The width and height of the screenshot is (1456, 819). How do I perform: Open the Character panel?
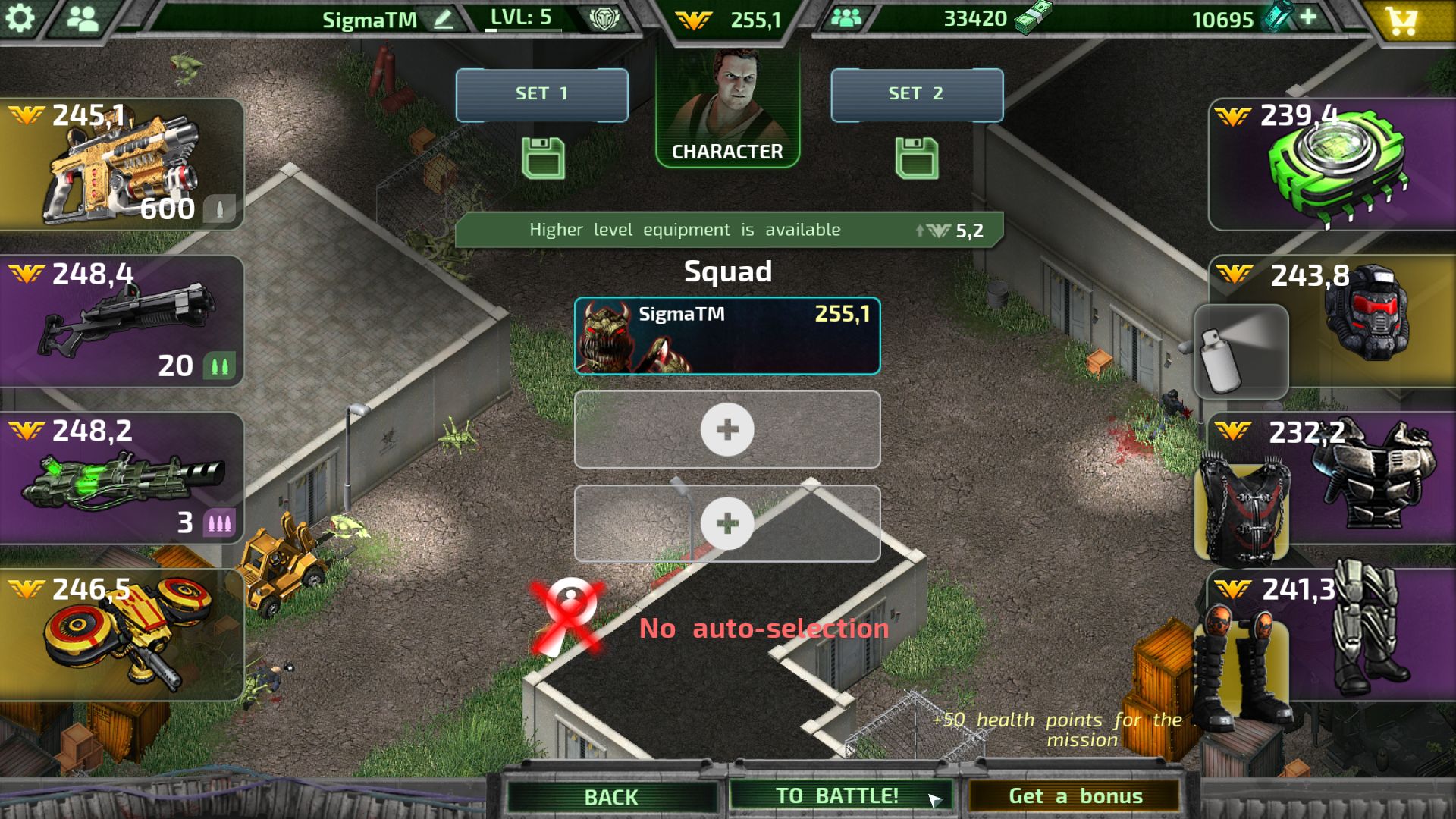[727, 107]
